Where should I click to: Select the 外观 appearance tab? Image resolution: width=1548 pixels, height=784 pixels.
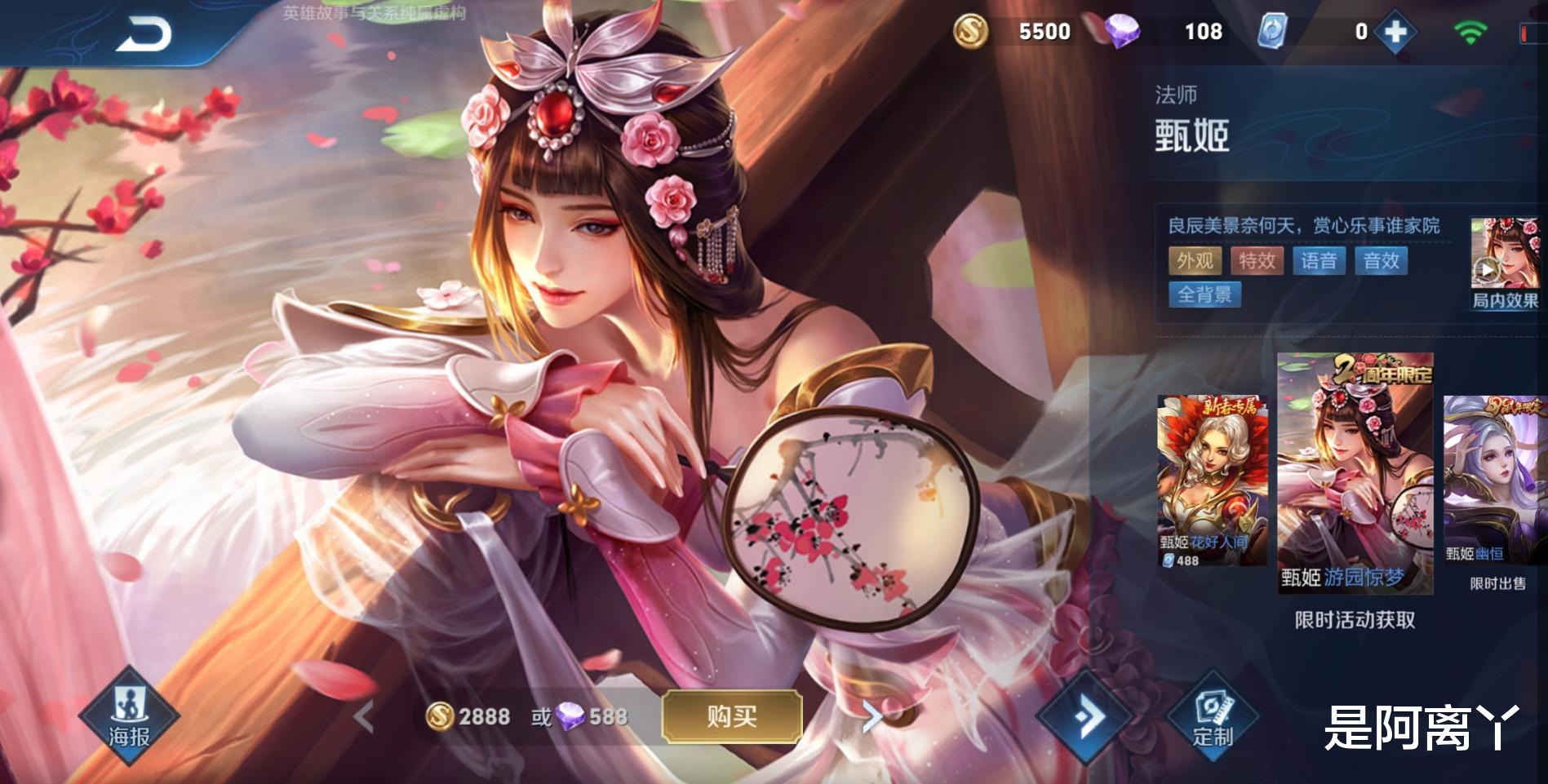click(1195, 261)
